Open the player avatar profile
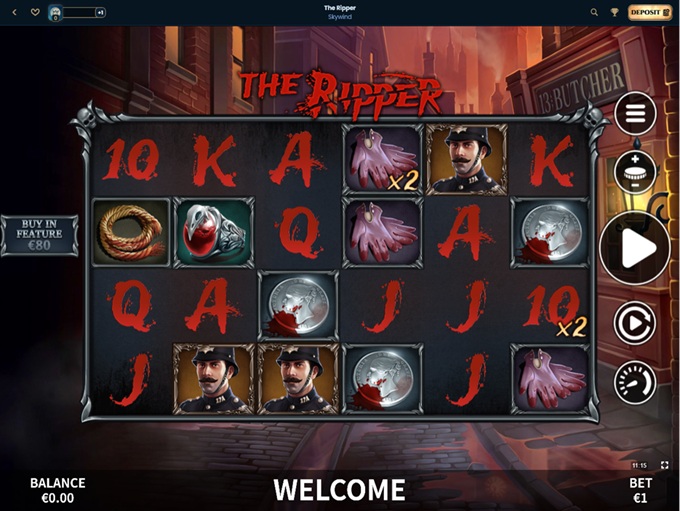 (x=56, y=12)
